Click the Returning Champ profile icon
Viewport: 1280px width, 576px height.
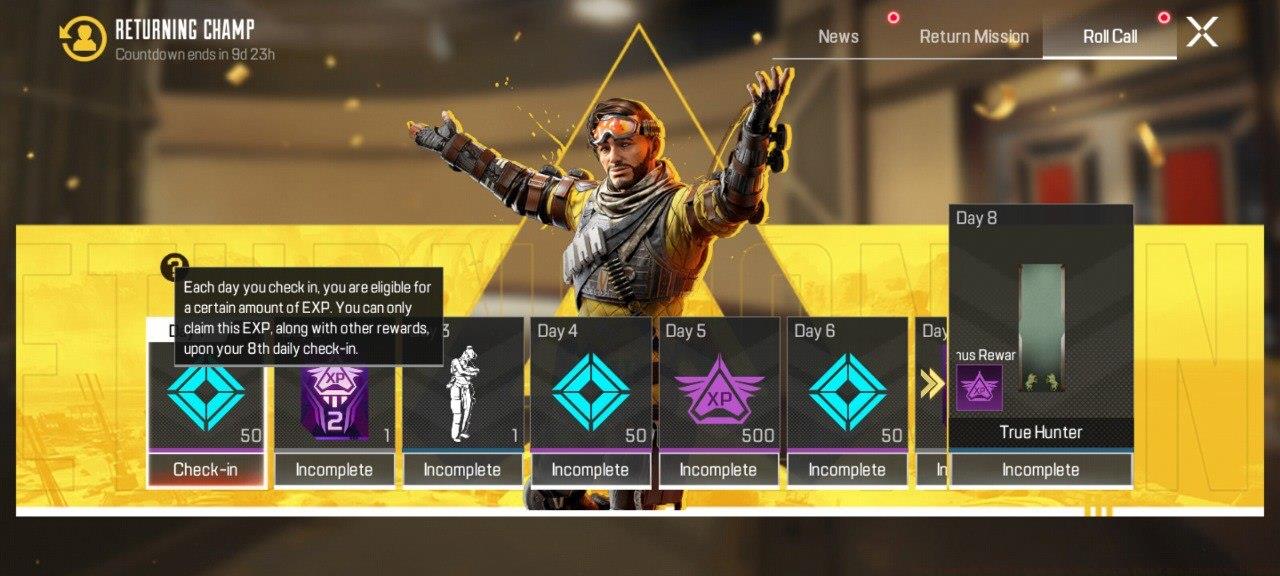[x=82, y=38]
